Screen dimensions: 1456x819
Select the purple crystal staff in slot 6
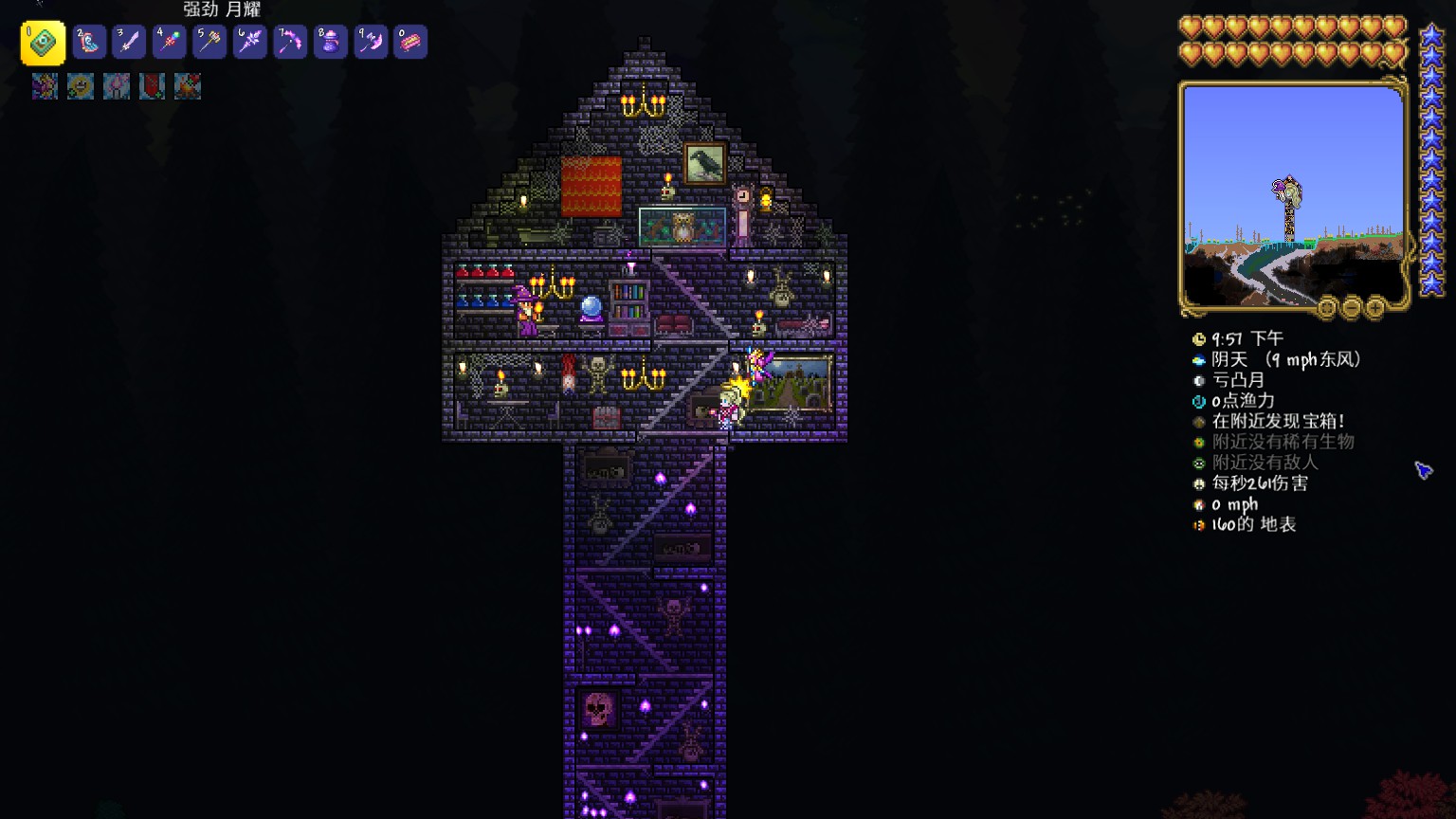(250, 42)
